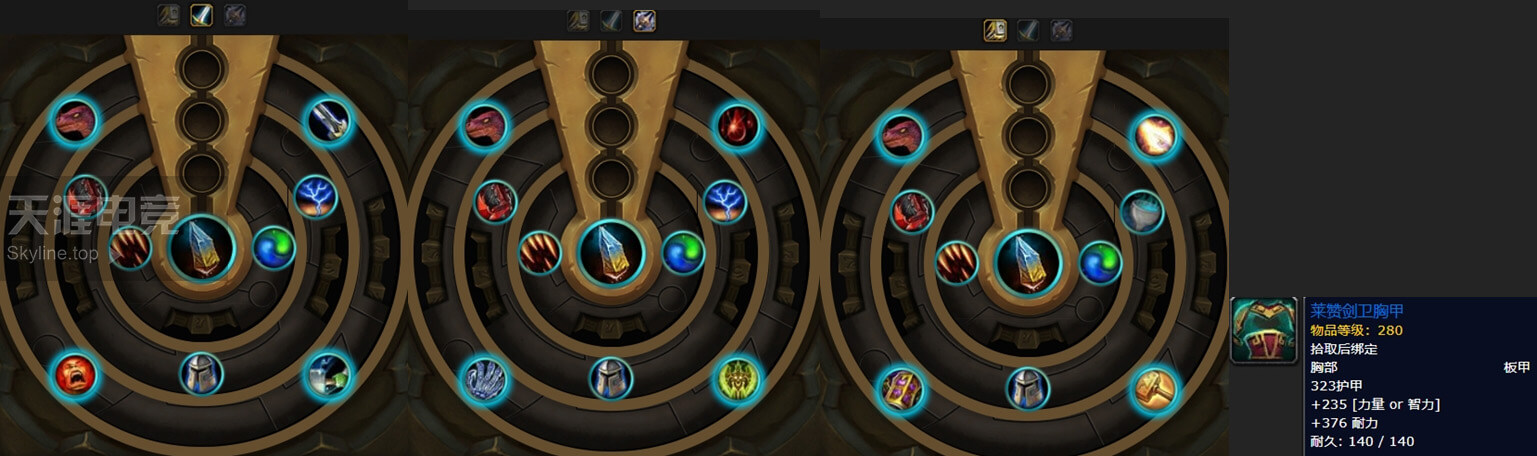Screen dimensions: 1537x456
Task: Select the fiery comet trait
Action: [x=1155, y=136]
